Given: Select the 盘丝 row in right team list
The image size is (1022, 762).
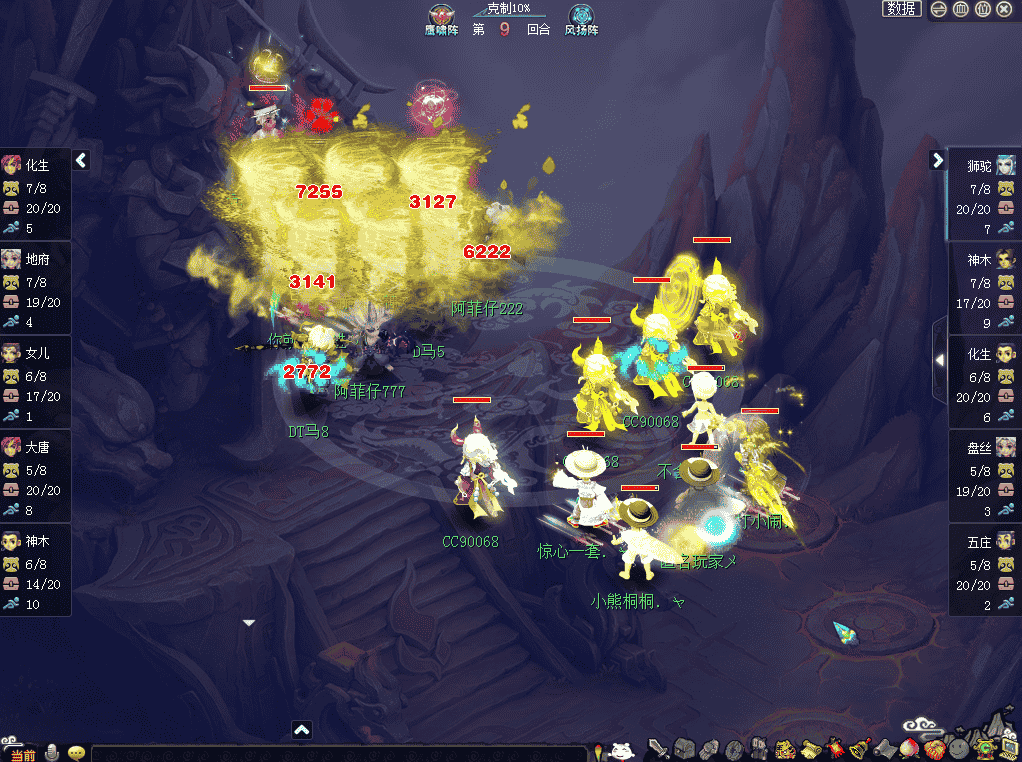Looking at the screenshot, I should point(984,476).
